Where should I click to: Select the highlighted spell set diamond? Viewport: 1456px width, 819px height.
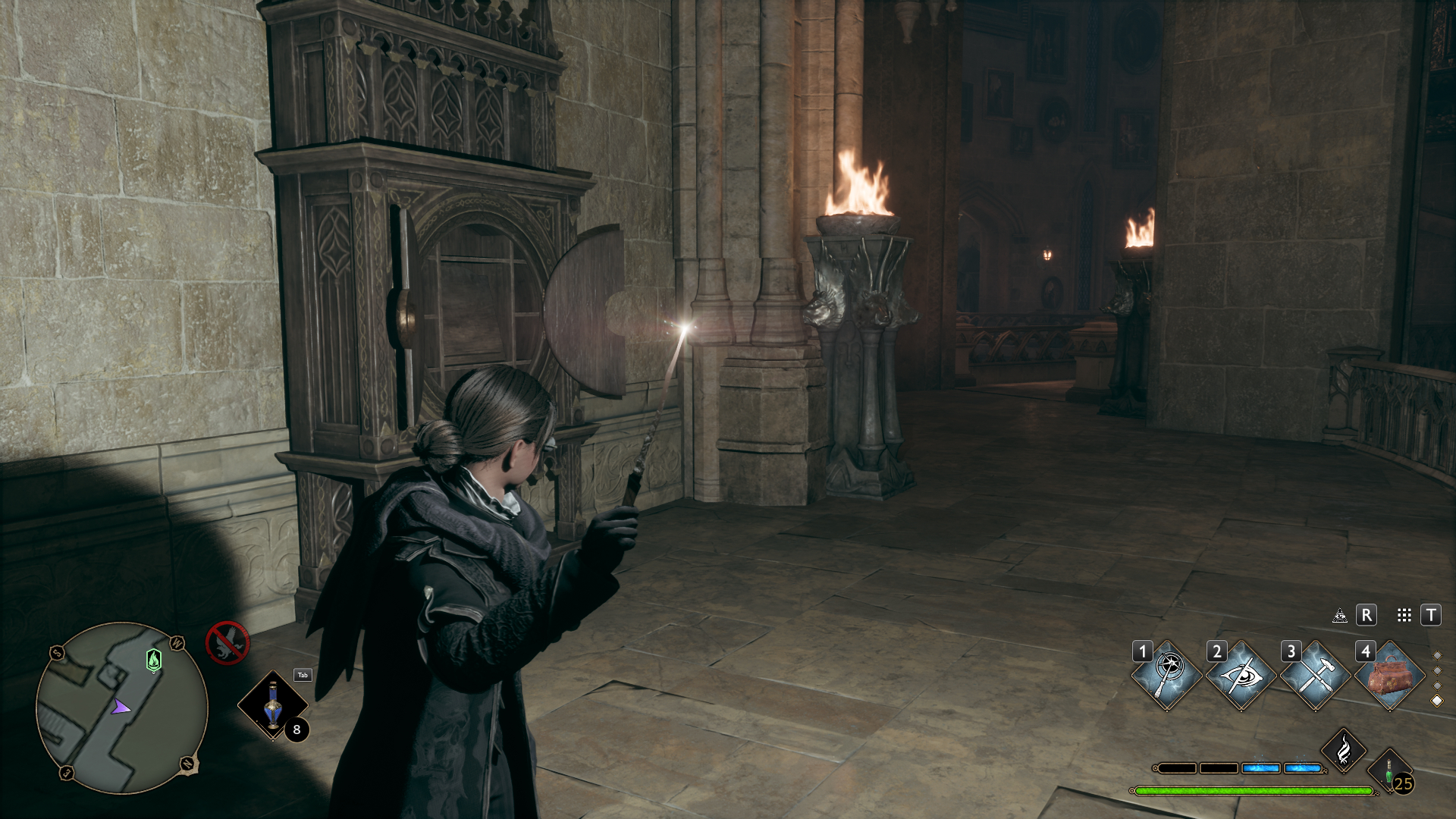coord(1436,701)
